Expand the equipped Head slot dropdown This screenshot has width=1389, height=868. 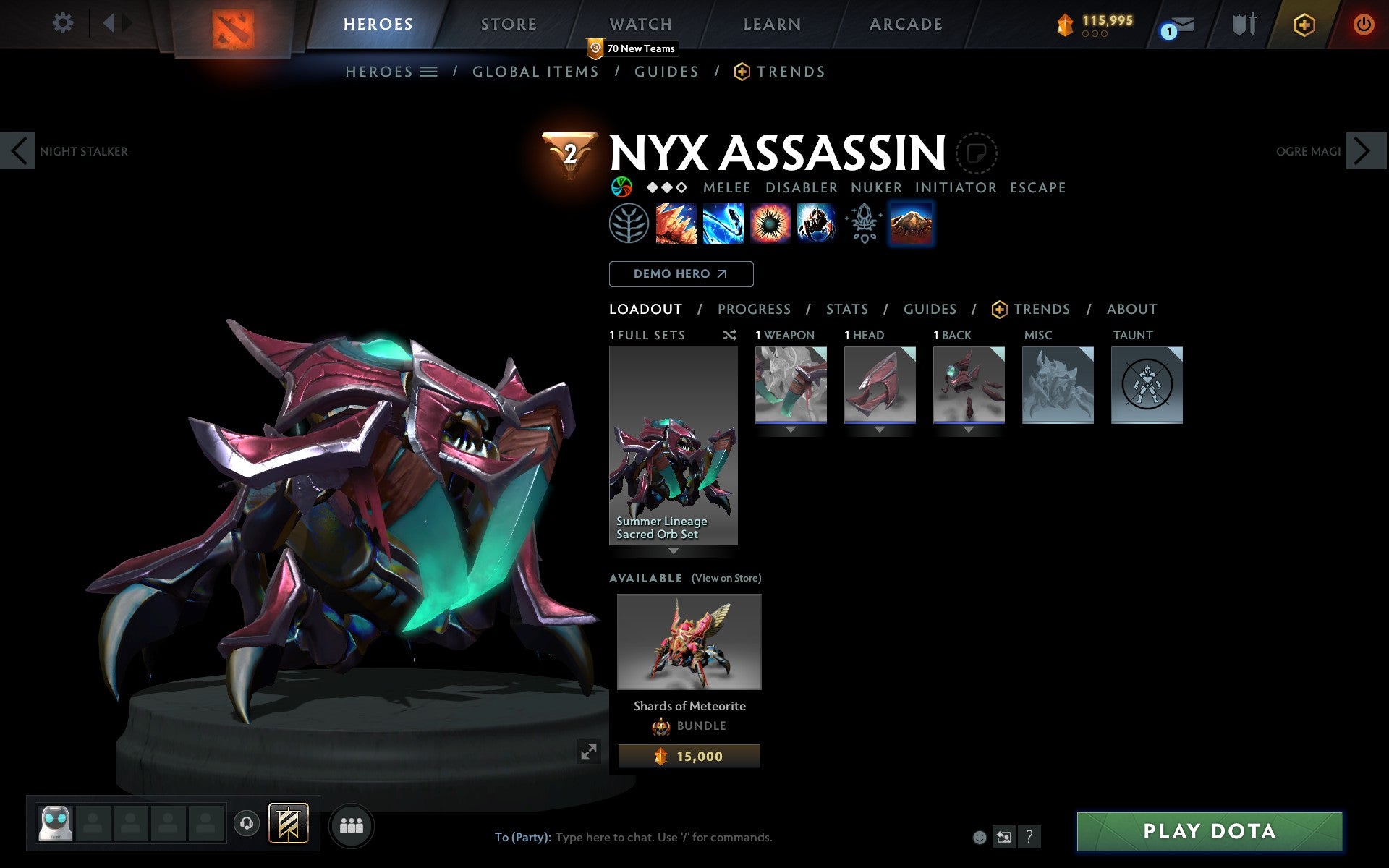click(x=879, y=427)
